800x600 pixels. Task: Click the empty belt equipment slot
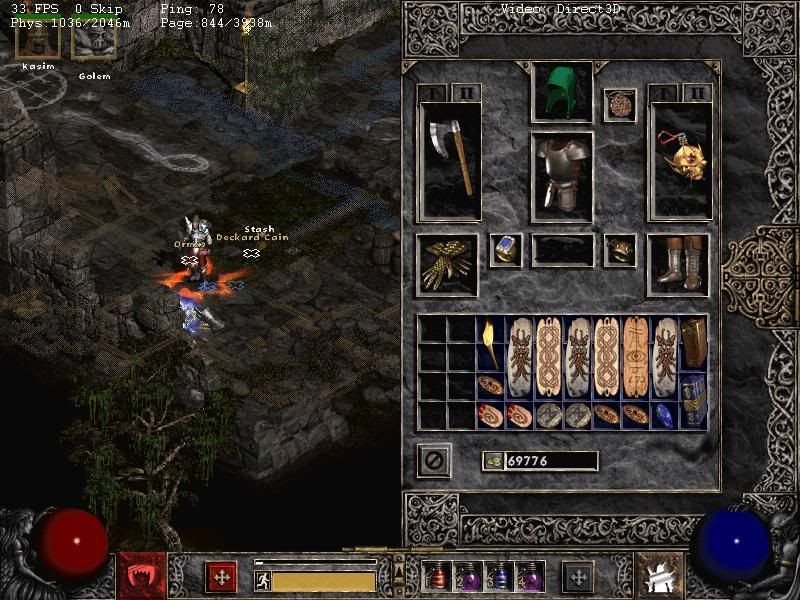[562, 251]
